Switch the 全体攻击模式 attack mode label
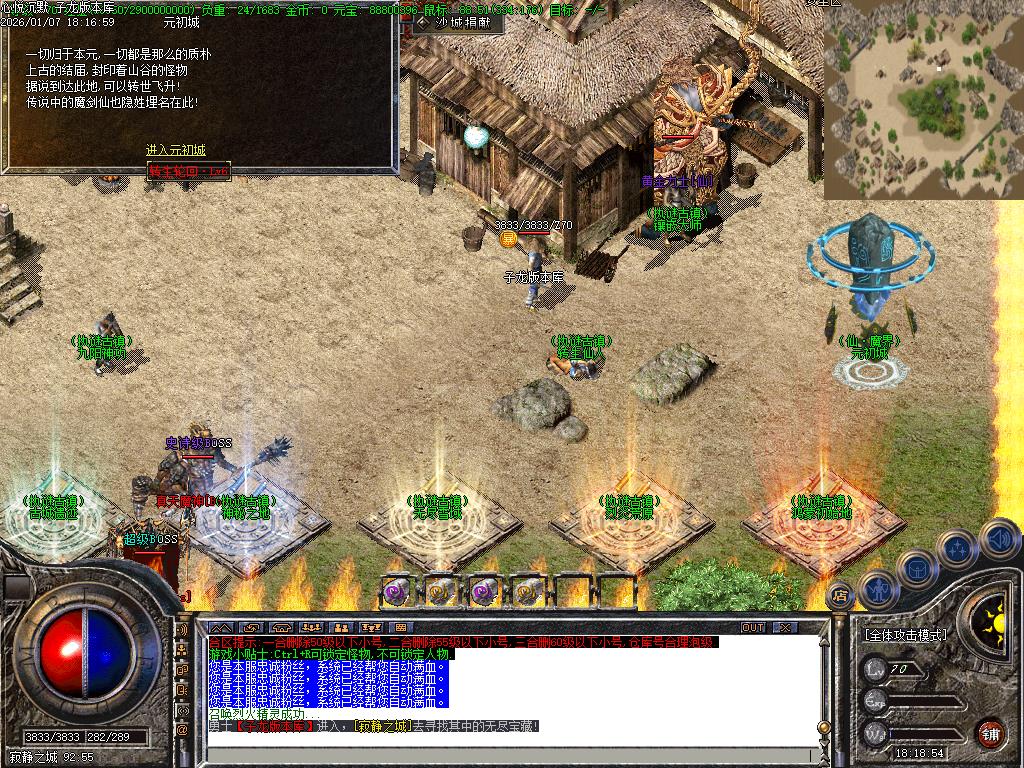 pyautogui.click(x=906, y=635)
